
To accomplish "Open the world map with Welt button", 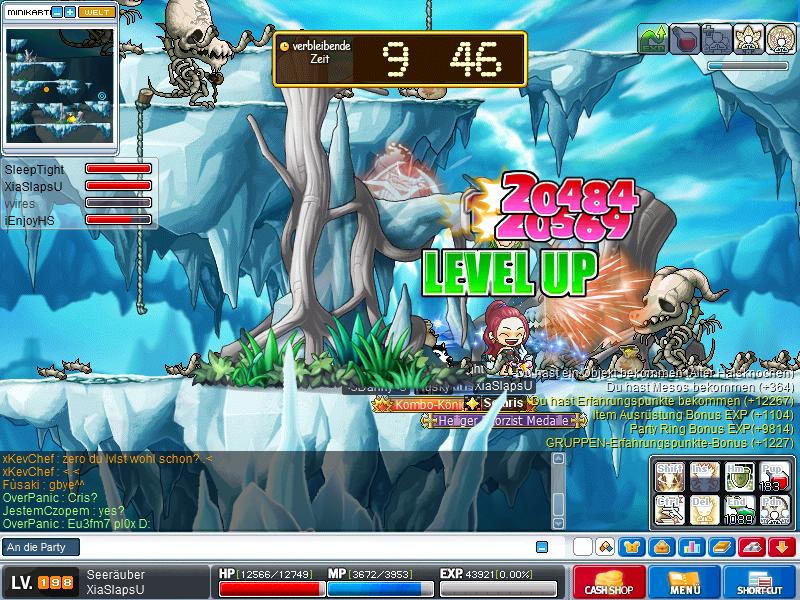I will tap(98, 12).
